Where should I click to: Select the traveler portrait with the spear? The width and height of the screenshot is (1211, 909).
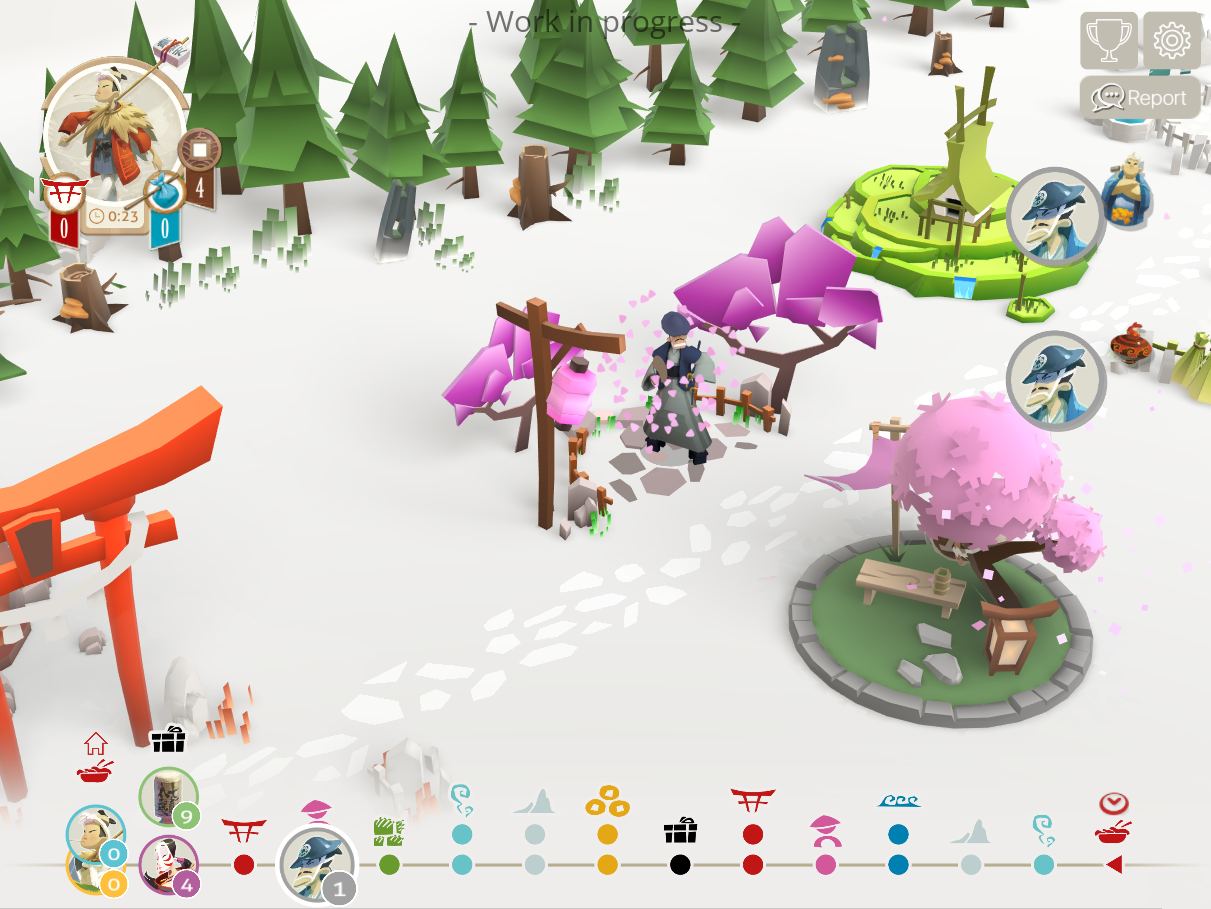113,128
